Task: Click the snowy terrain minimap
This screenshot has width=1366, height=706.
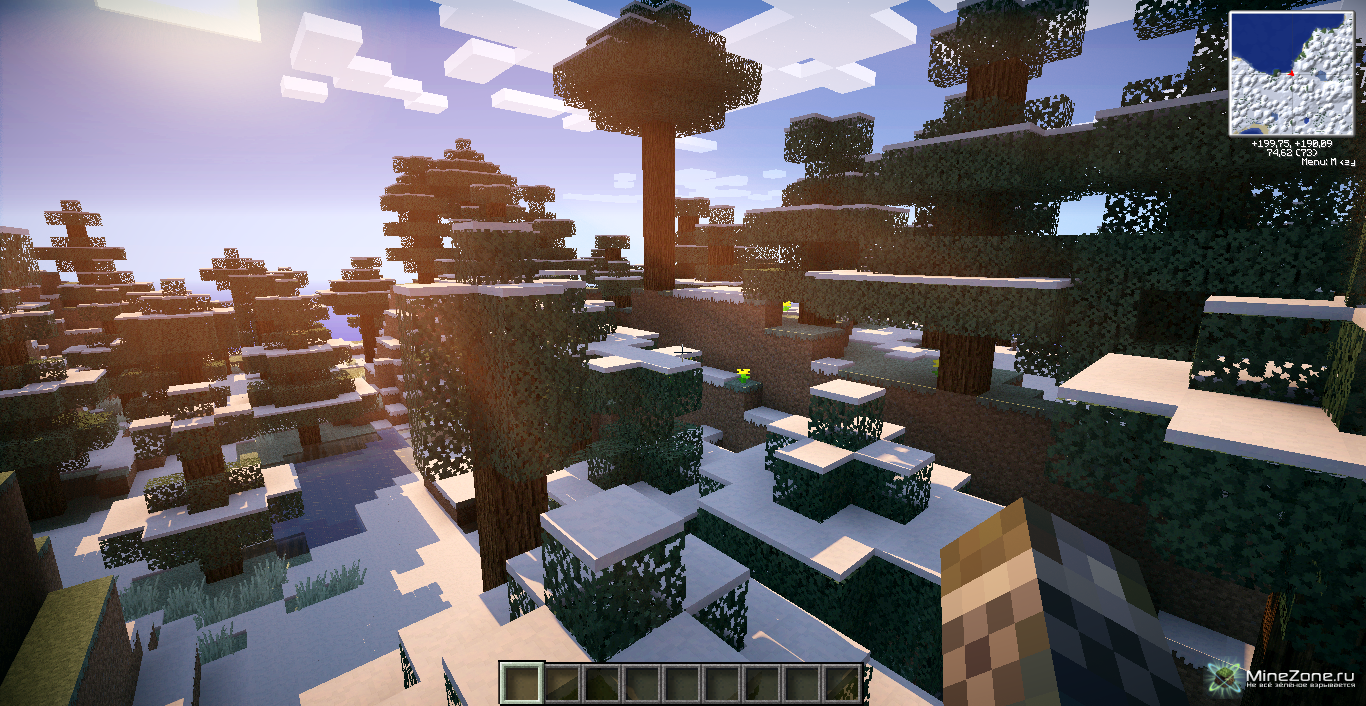Action: [x=1292, y=73]
